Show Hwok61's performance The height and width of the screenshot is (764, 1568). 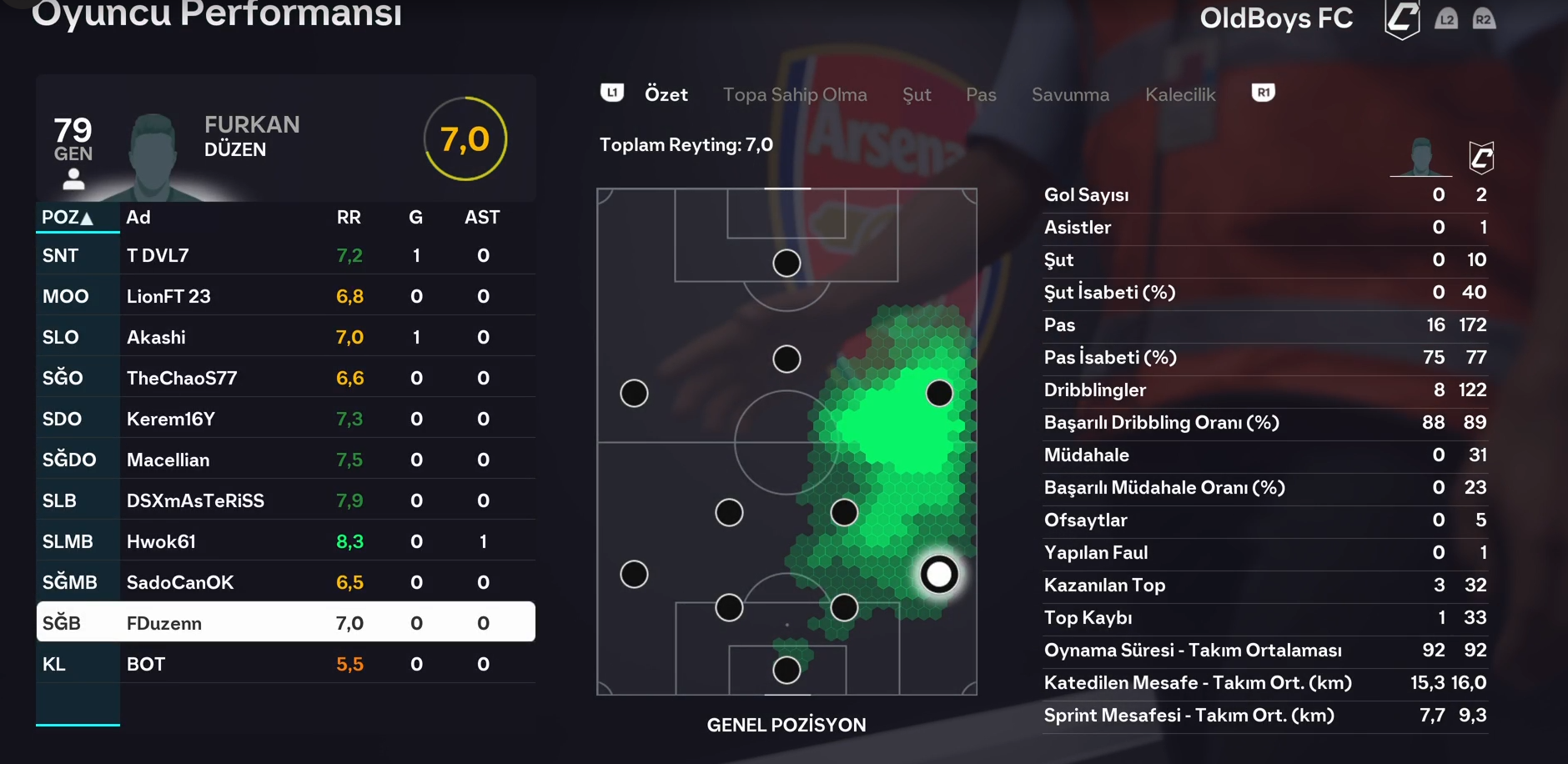coord(285,542)
